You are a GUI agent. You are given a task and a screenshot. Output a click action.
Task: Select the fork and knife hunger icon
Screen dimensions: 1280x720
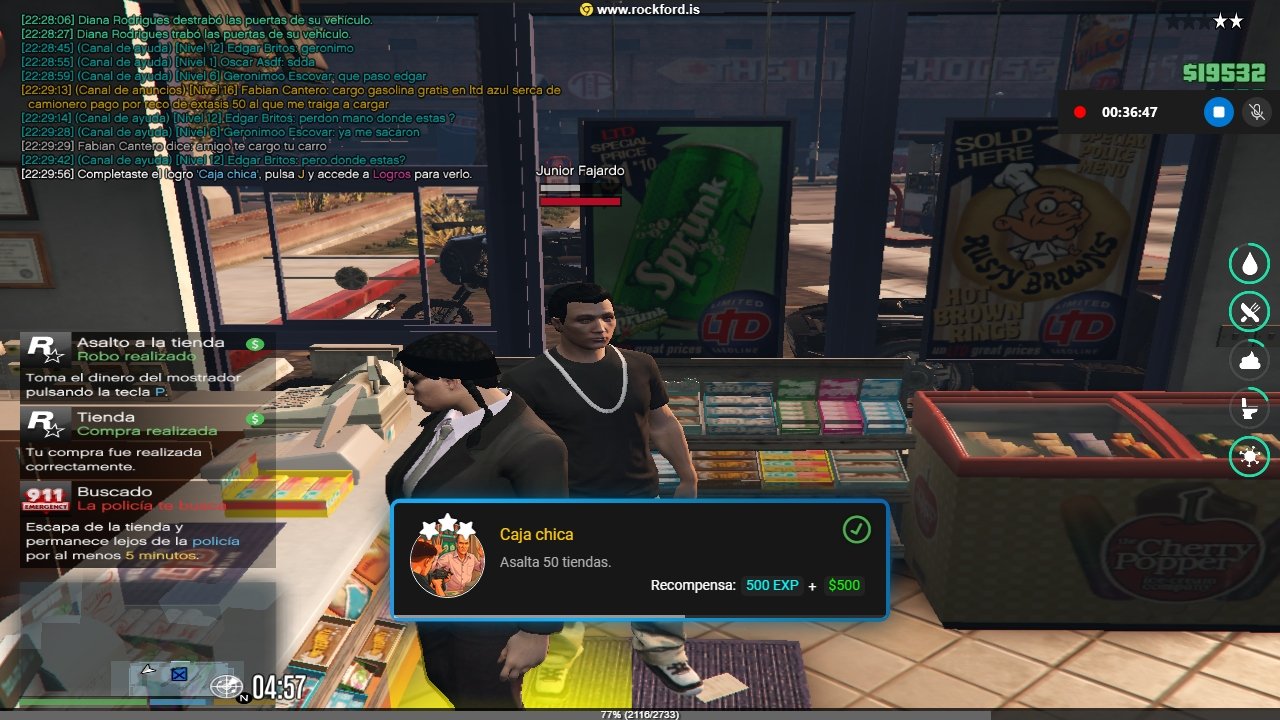(1249, 311)
